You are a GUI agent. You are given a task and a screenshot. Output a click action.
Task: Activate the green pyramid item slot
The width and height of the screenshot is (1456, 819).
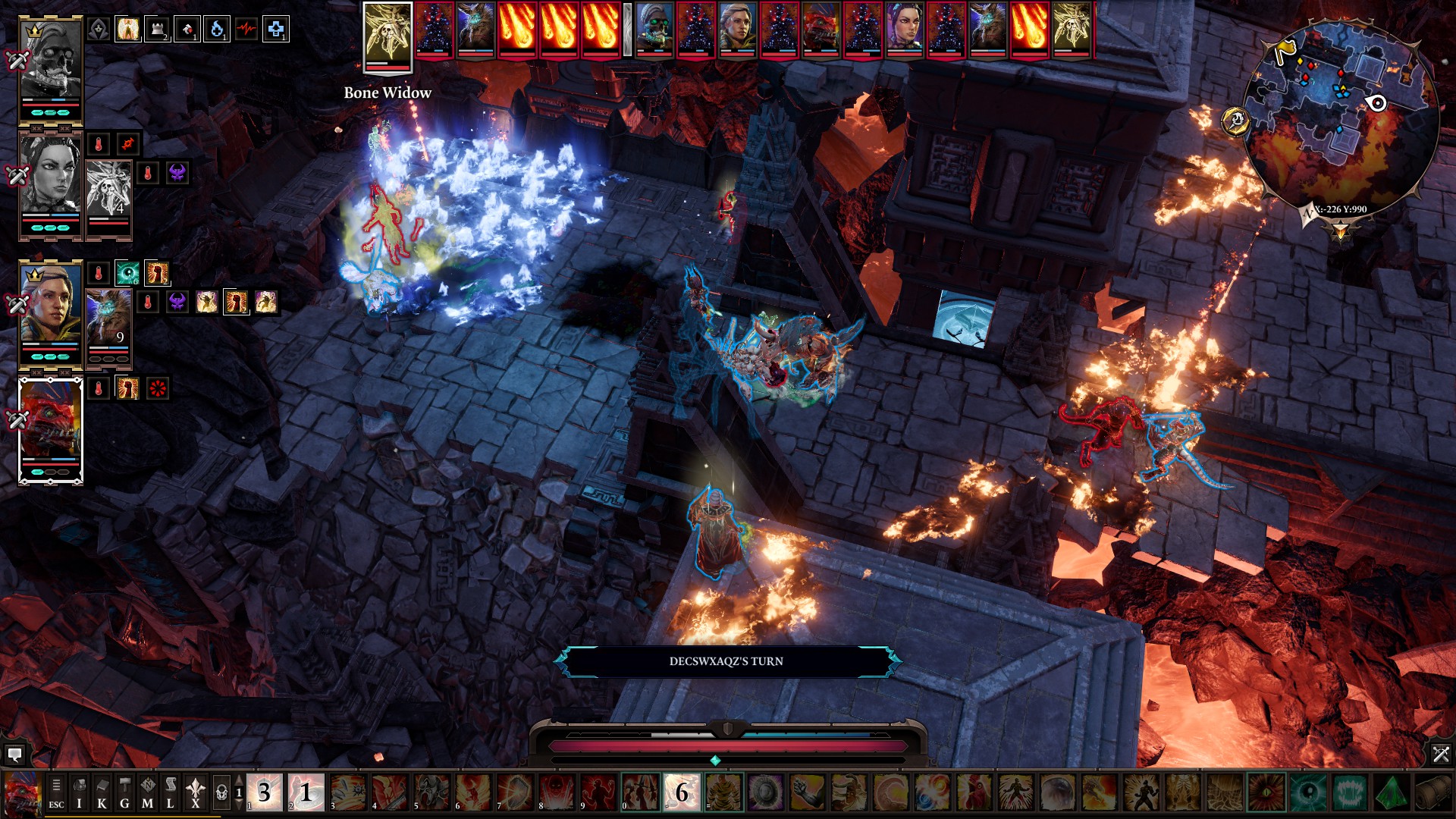(1390, 793)
